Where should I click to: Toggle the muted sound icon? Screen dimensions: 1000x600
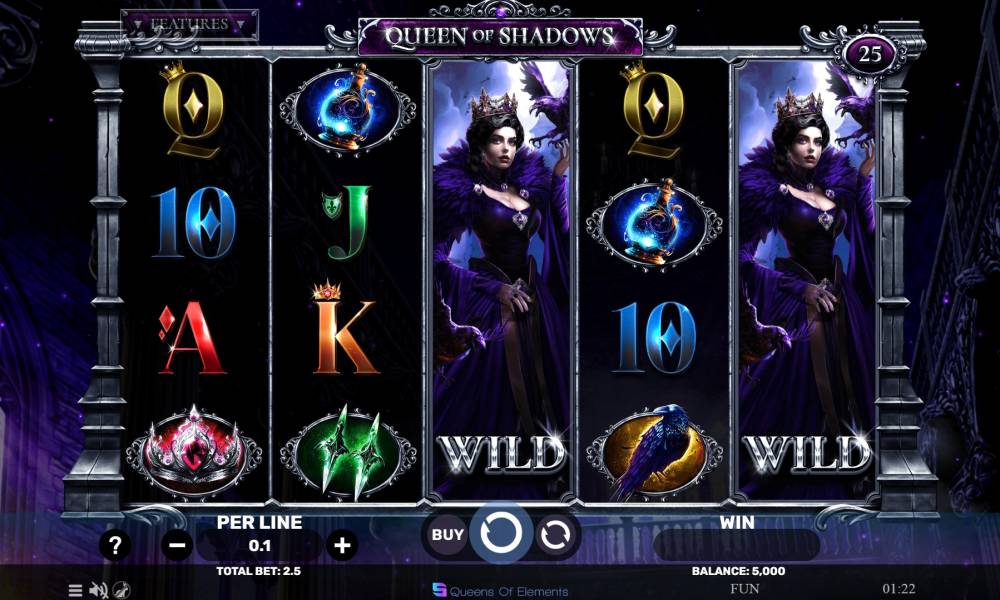(x=98, y=590)
